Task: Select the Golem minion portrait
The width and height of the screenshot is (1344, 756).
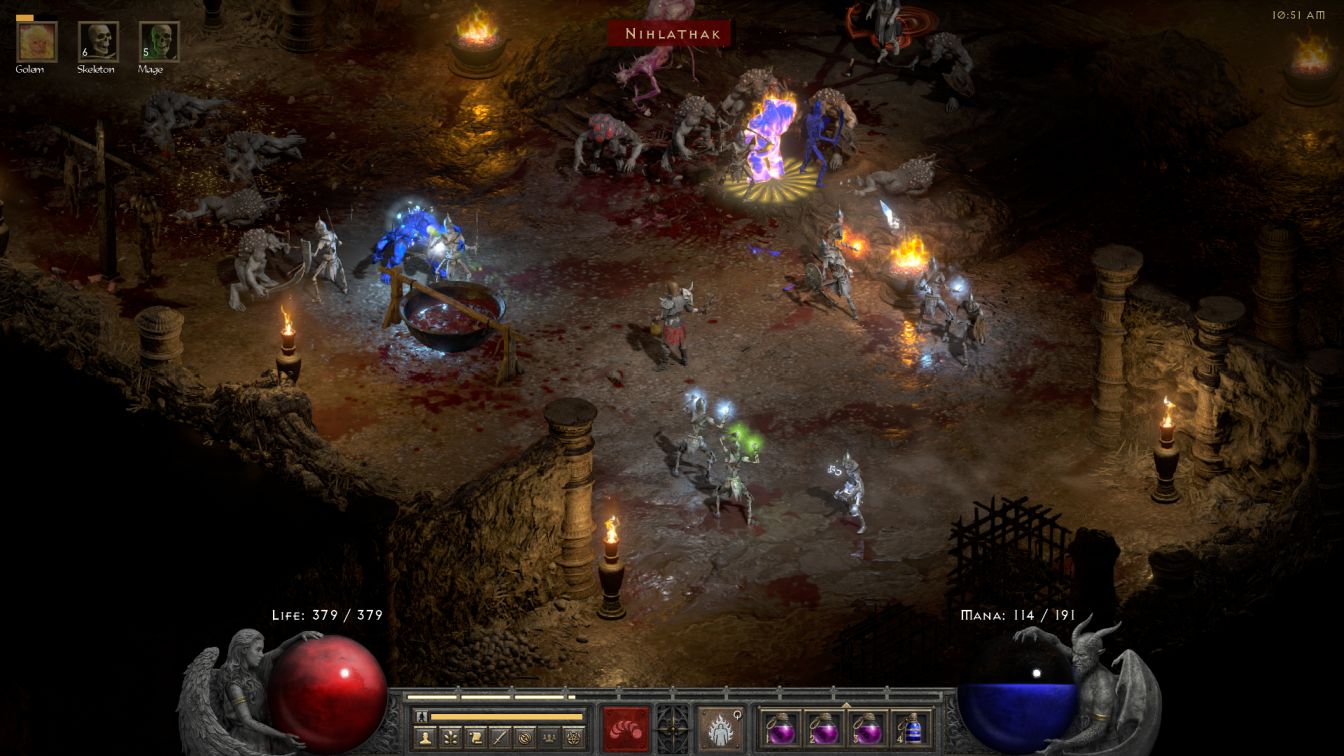Action: pos(37,41)
